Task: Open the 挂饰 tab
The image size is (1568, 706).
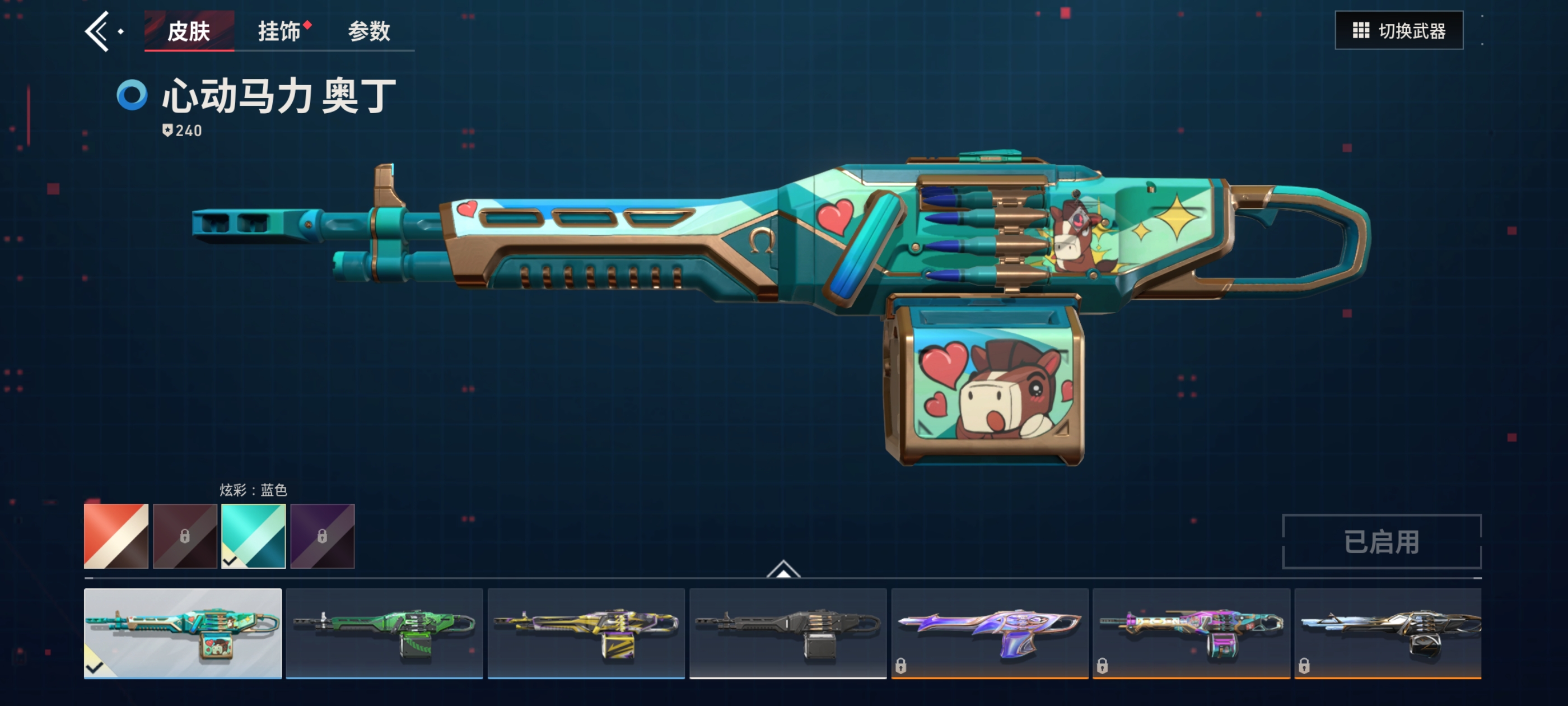Action: (x=279, y=31)
